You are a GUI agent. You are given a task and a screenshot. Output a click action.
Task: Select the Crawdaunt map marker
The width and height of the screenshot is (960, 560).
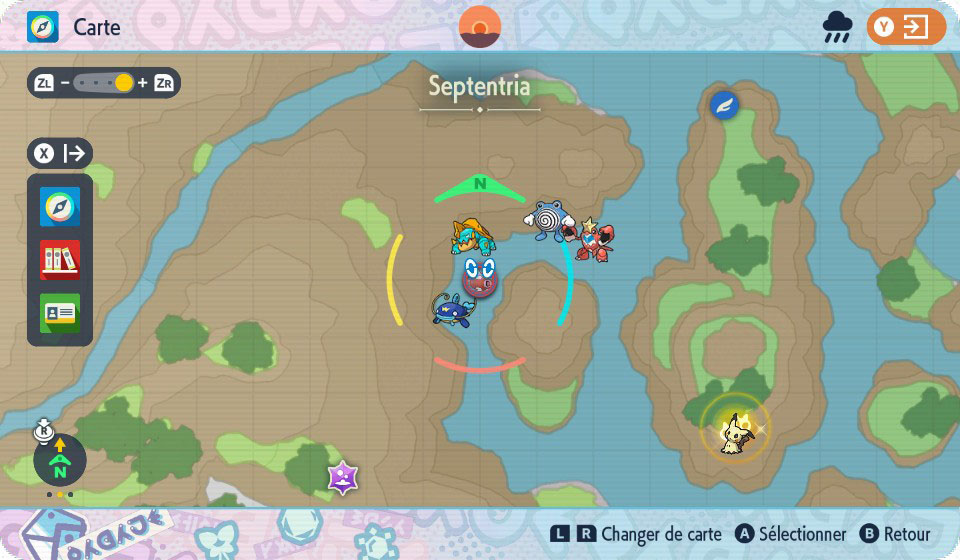594,238
